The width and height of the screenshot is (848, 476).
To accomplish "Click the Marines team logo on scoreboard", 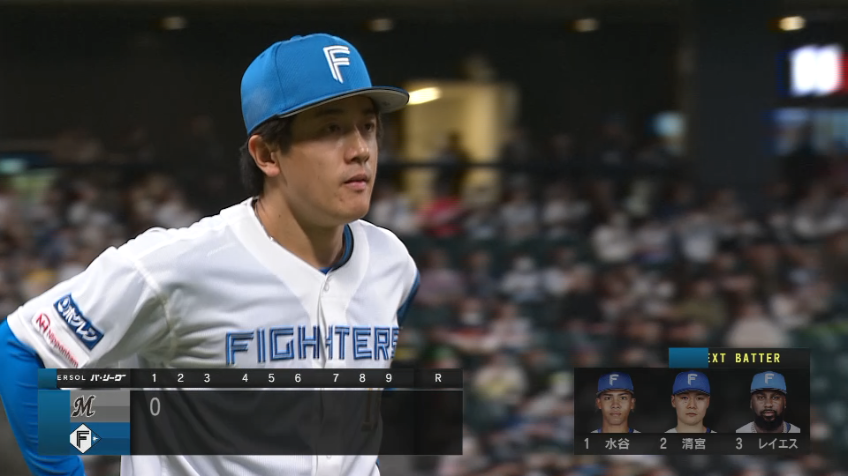I will pyautogui.click(x=83, y=407).
